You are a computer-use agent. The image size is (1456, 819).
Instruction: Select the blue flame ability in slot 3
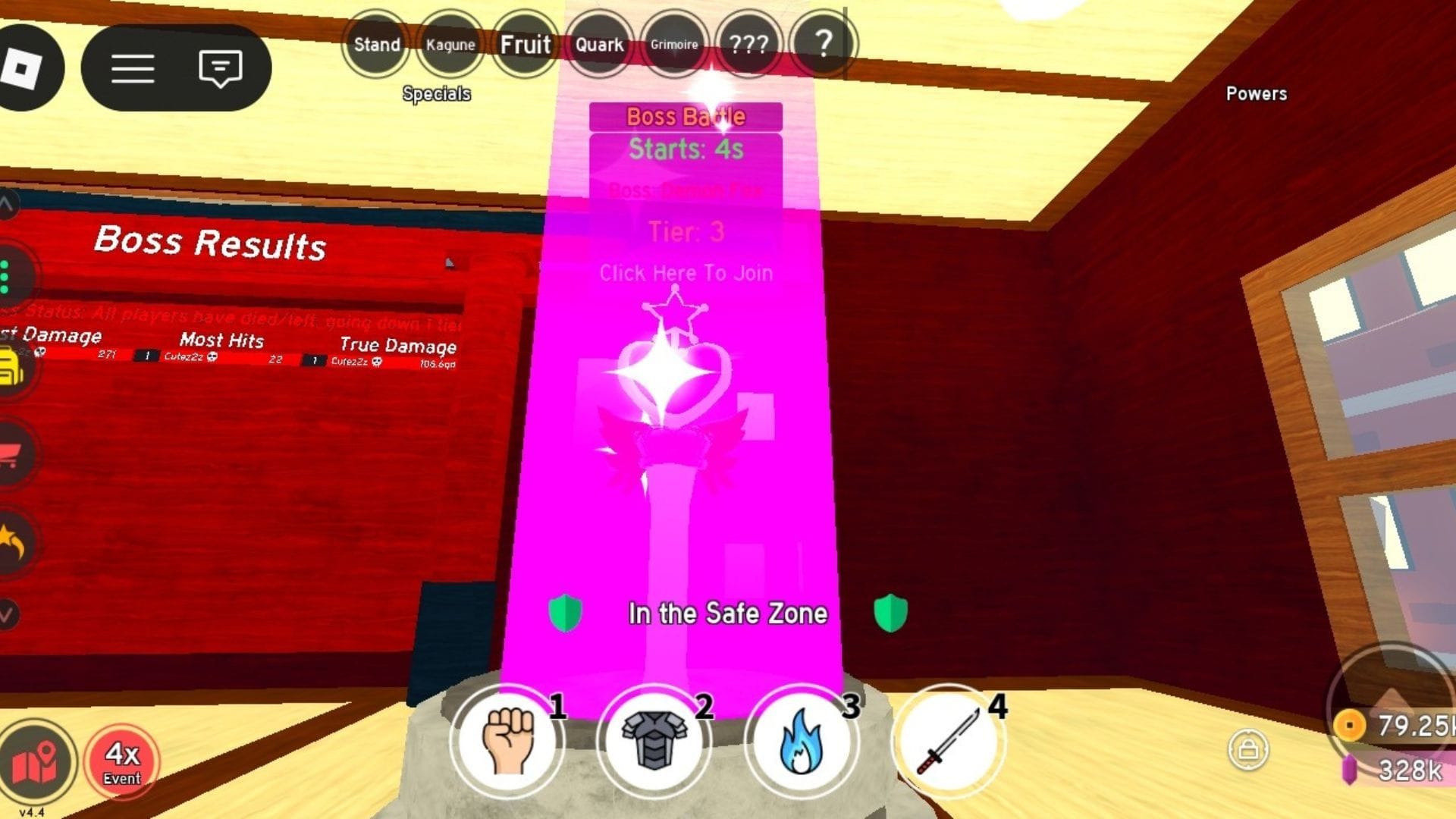pyautogui.click(x=801, y=739)
